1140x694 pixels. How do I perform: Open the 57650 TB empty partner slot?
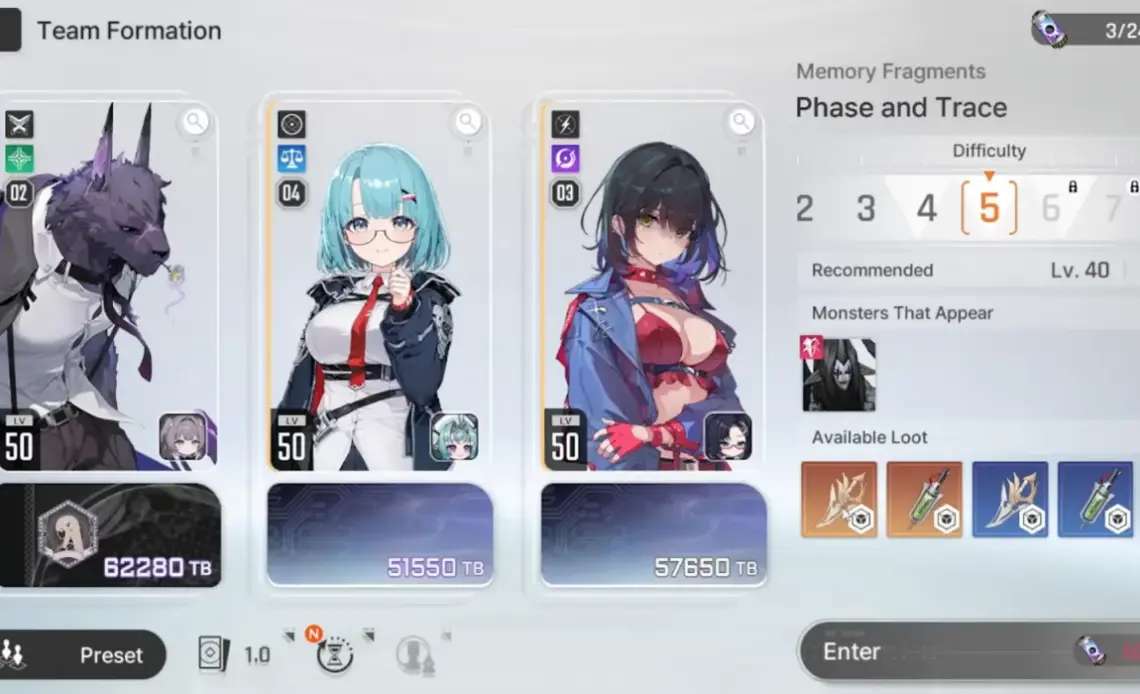pyautogui.click(x=653, y=536)
